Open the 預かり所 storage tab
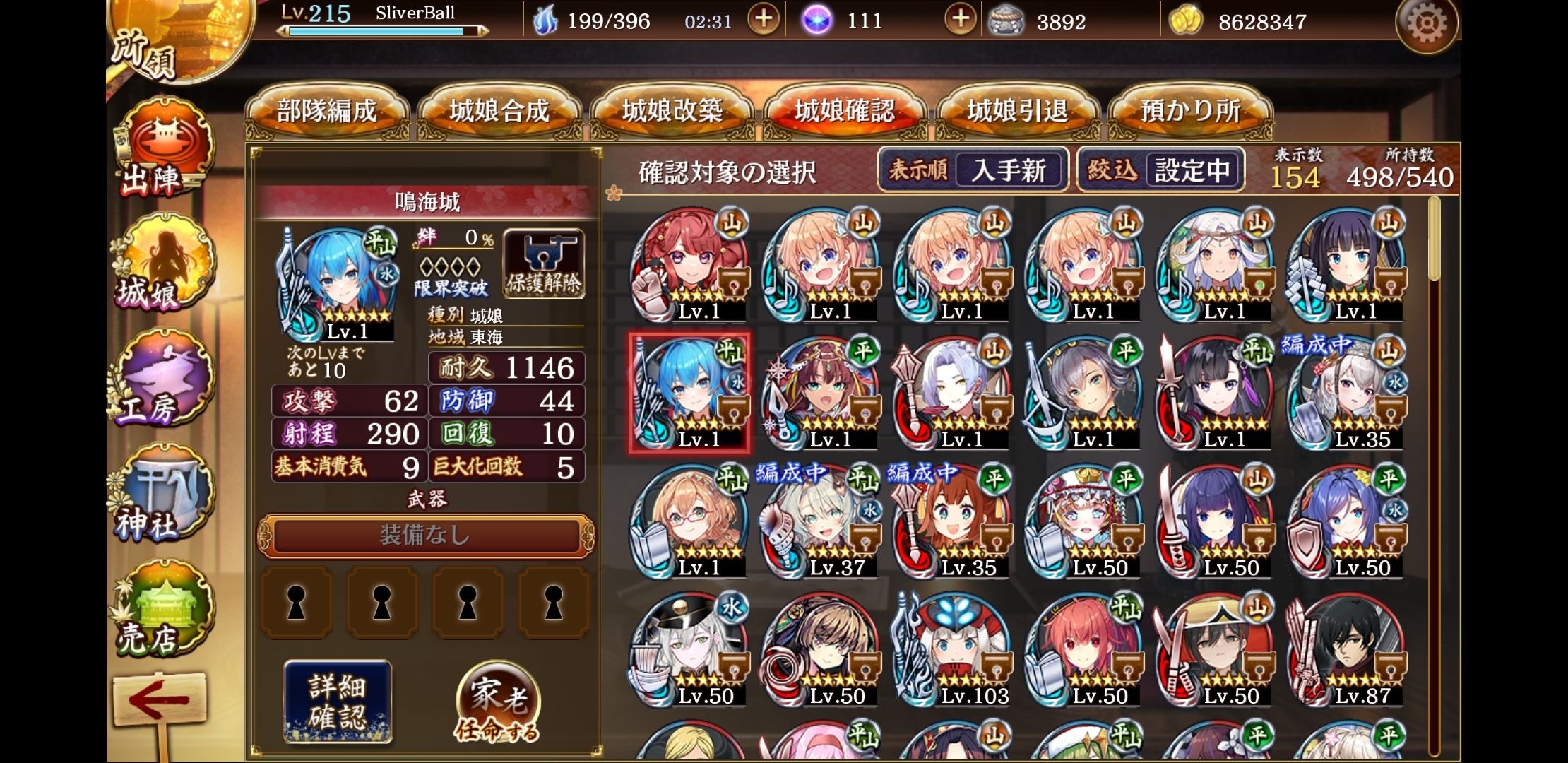 (1190, 112)
